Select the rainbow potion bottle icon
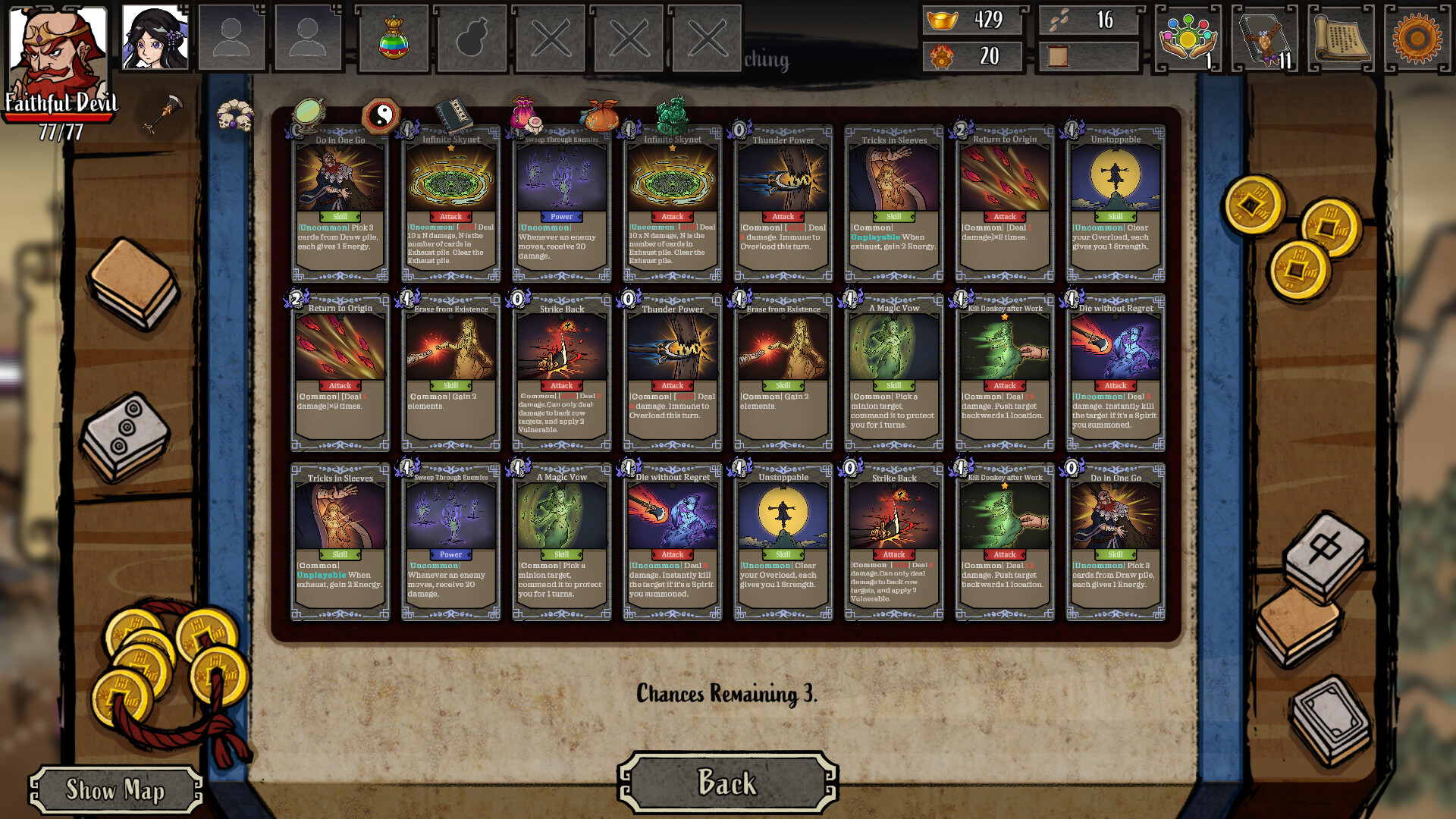The width and height of the screenshot is (1456, 819). [x=395, y=37]
